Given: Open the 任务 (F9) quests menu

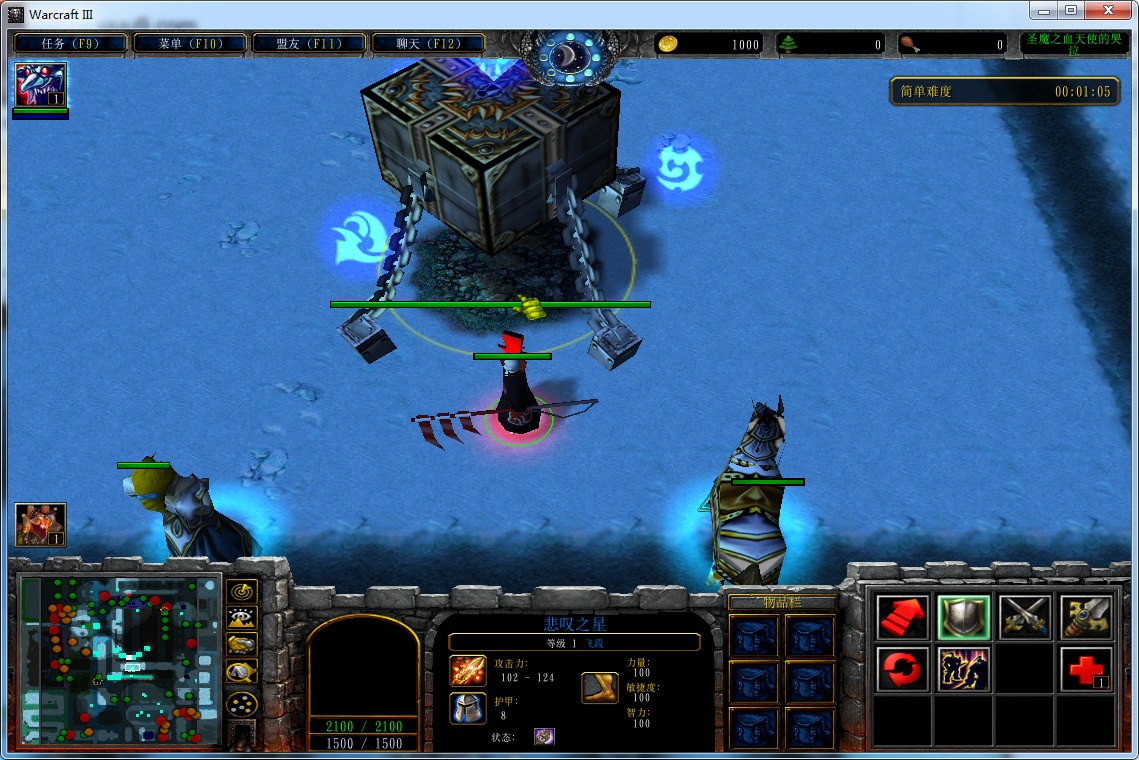Looking at the screenshot, I should (70, 44).
